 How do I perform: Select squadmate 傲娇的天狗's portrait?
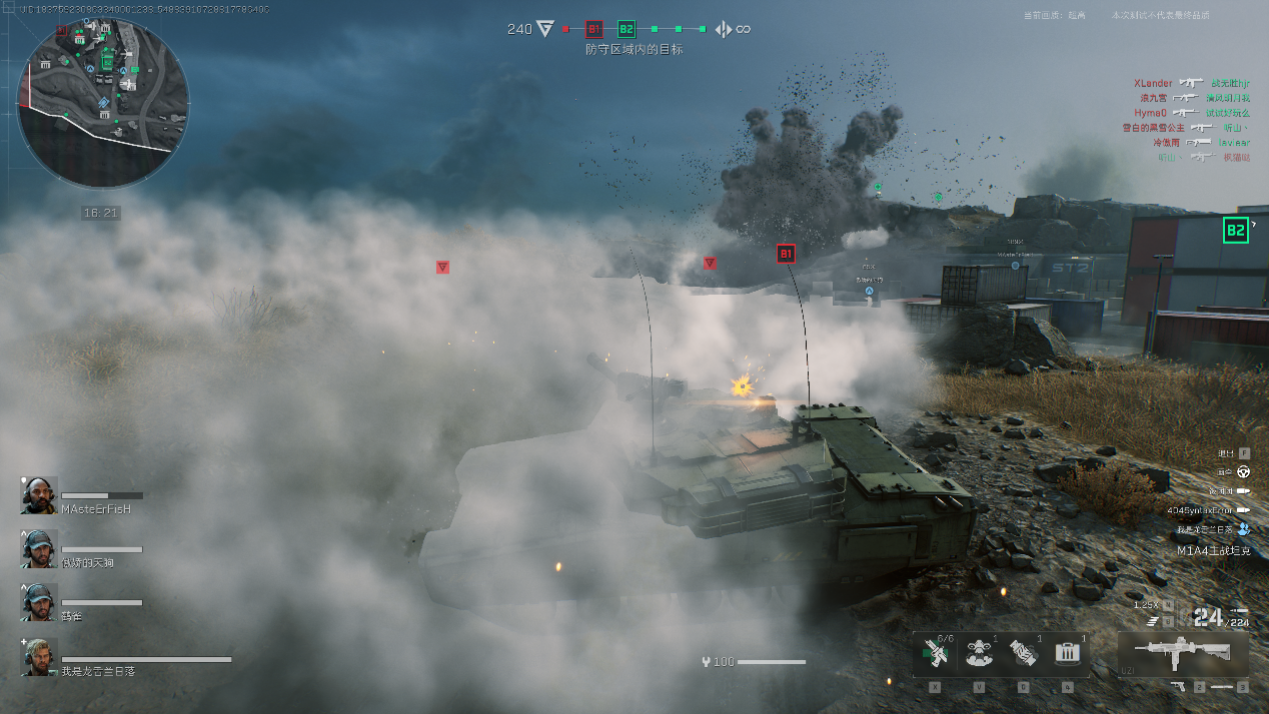[40, 549]
